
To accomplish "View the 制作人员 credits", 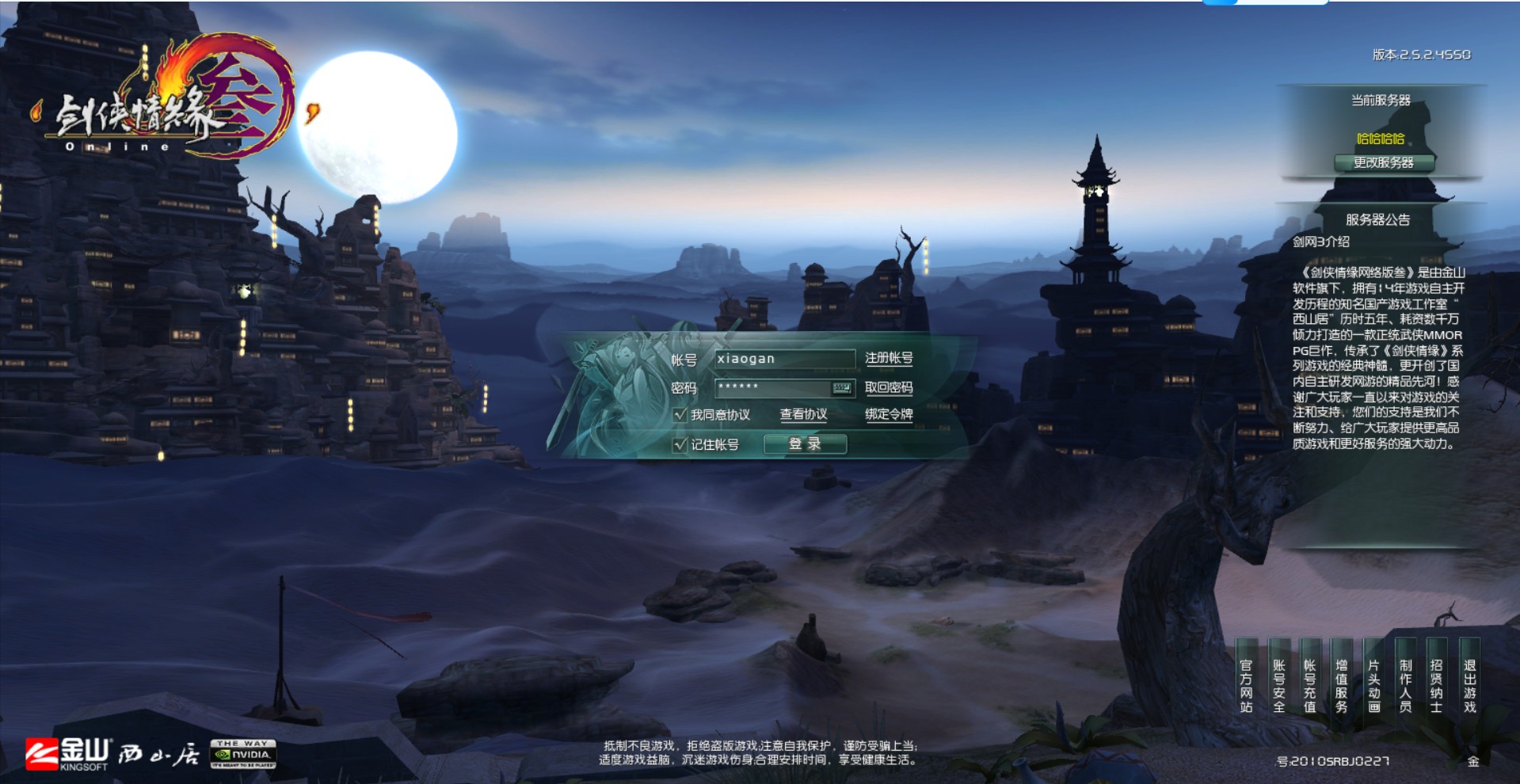I will [x=1405, y=686].
